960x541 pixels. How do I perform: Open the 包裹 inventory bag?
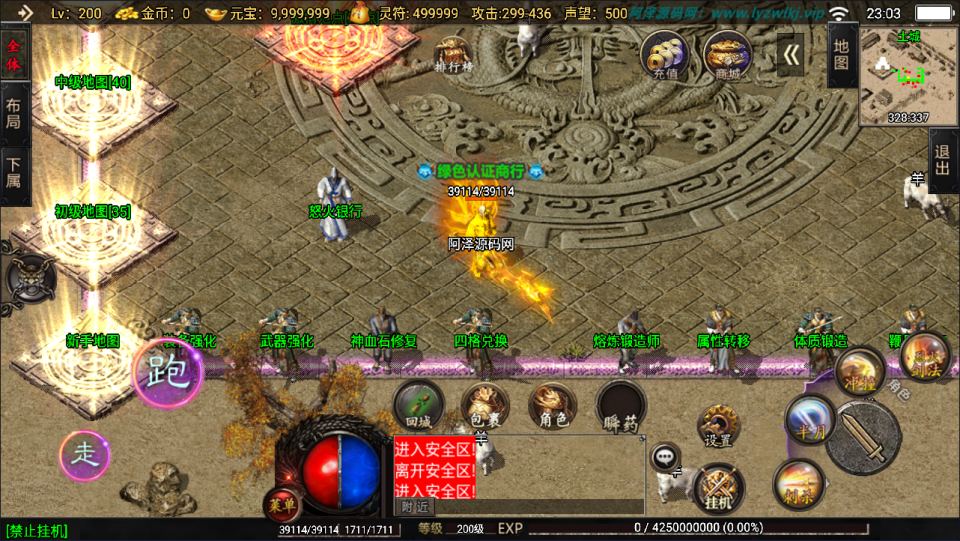pos(485,405)
